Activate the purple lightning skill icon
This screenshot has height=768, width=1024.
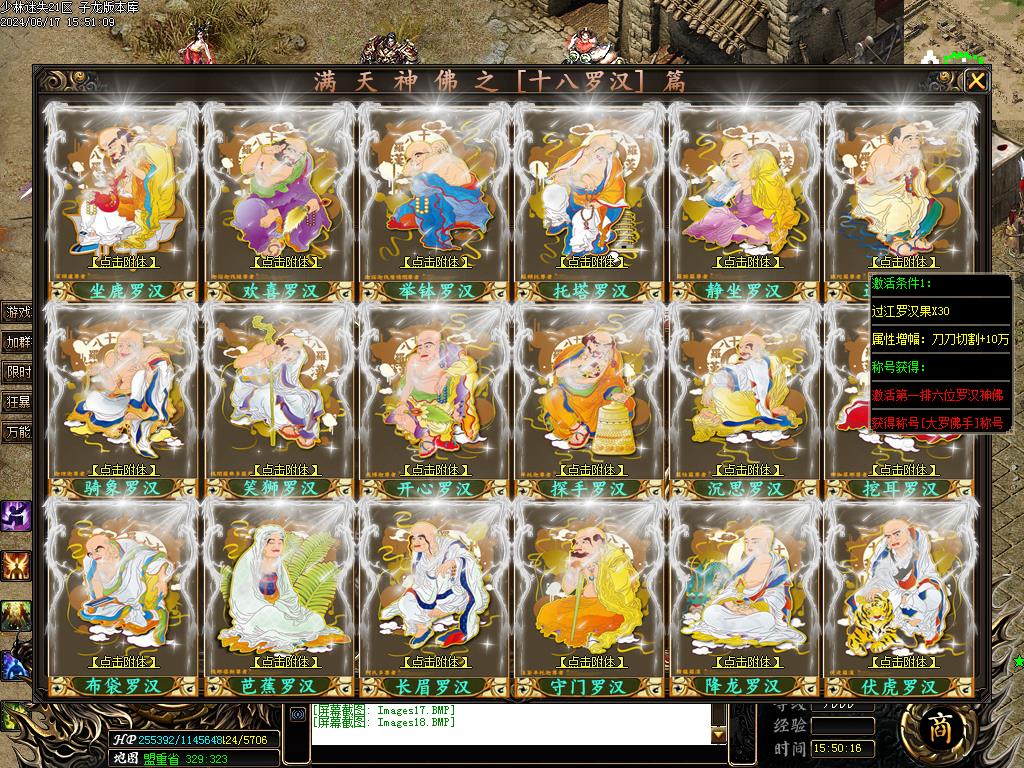pos(16,516)
